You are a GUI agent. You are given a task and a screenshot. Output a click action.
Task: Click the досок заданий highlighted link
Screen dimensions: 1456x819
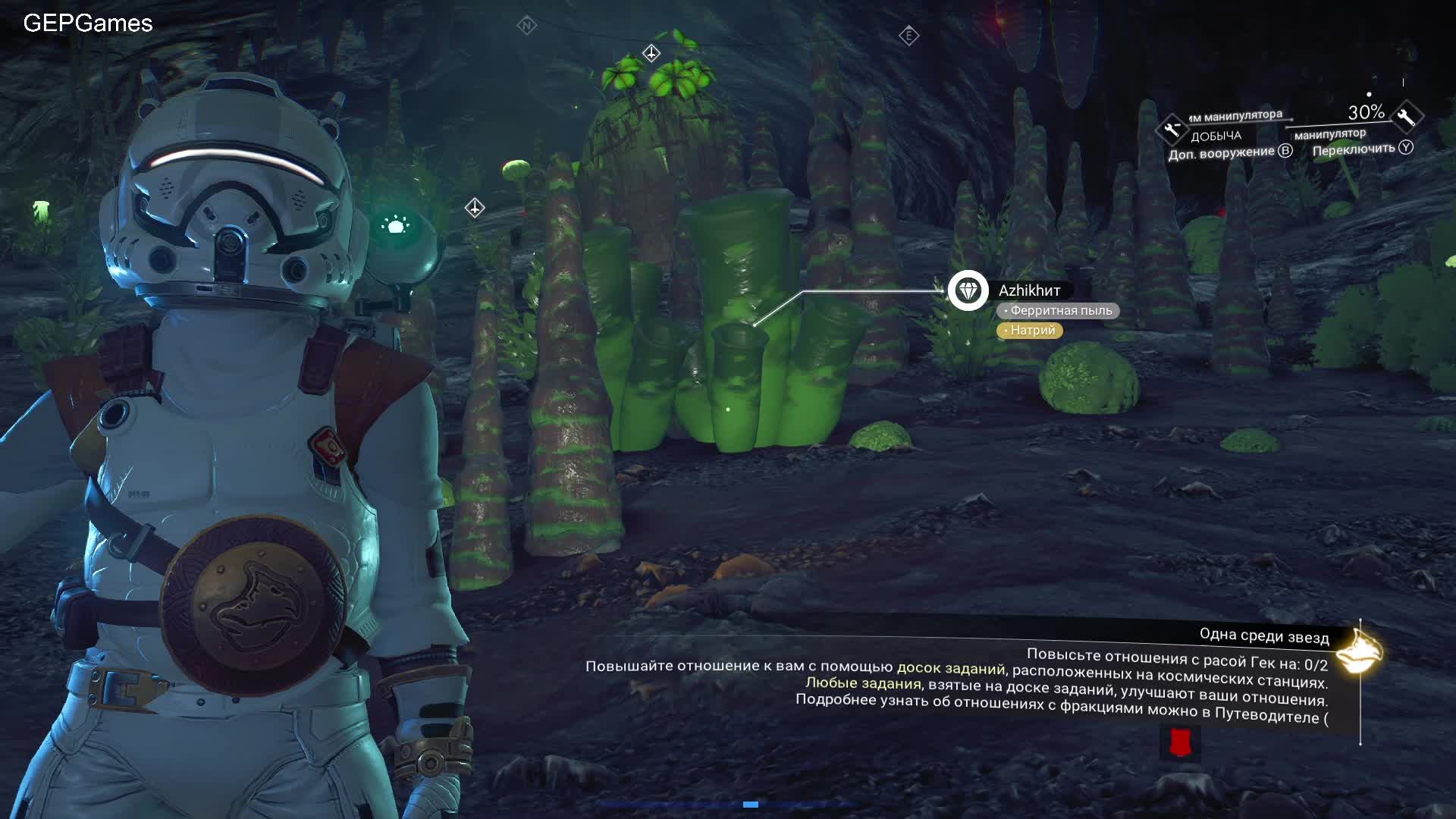[950, 668]
